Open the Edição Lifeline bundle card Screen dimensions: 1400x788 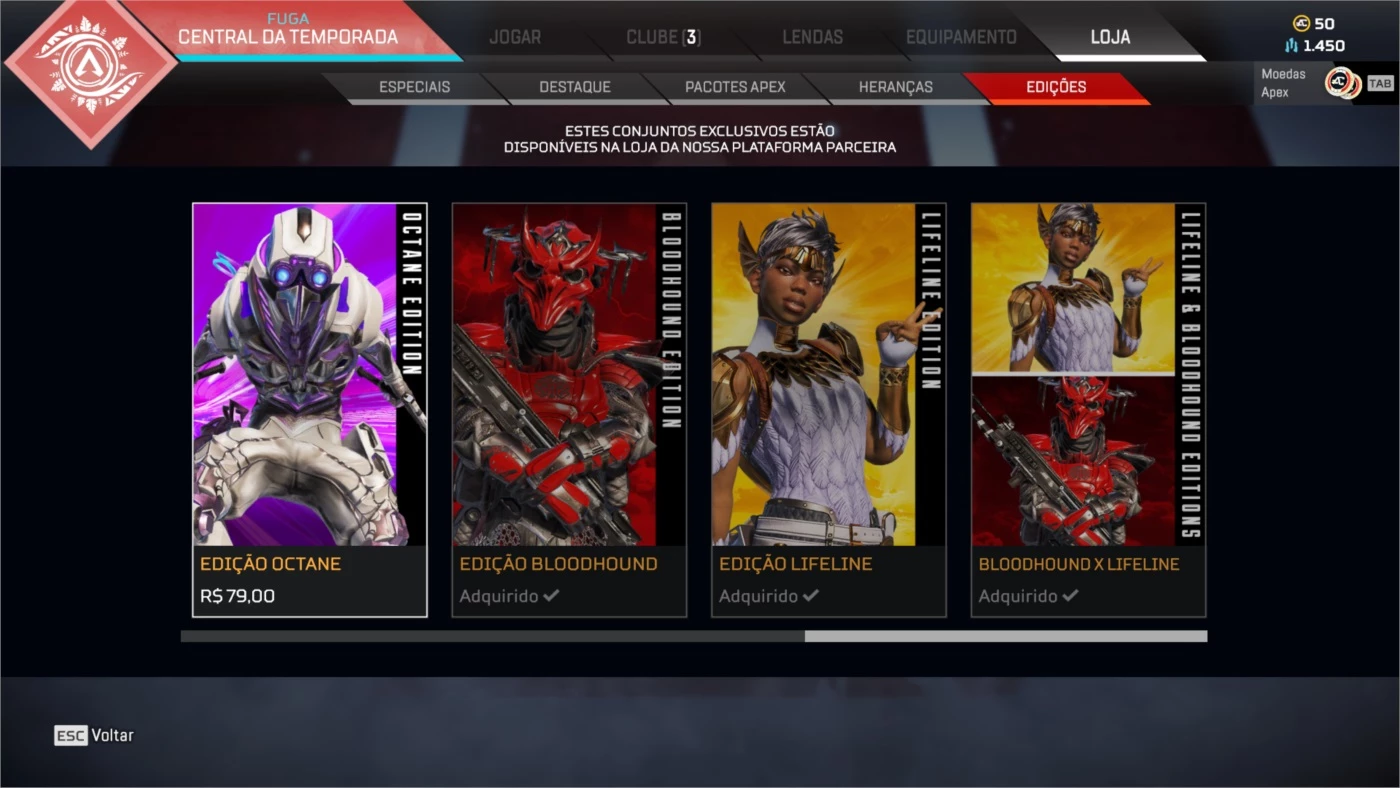point(828,410)
